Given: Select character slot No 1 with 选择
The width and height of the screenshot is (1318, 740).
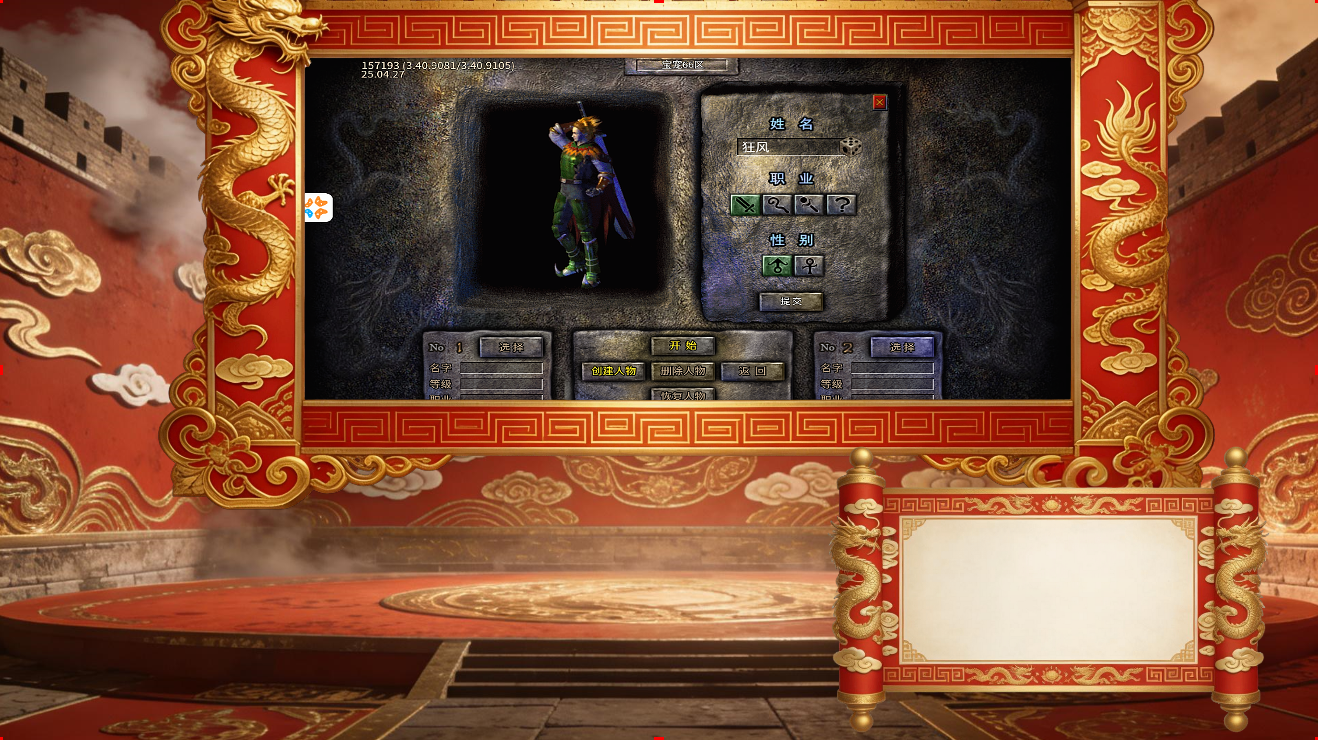Looking at the screenshot, I should click(x=511, y=347).
